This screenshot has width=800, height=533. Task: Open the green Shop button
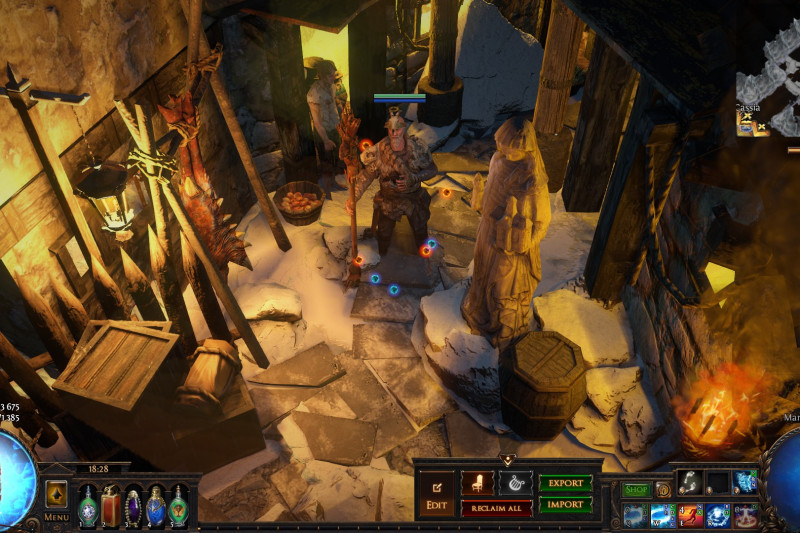tap(636, 490)
